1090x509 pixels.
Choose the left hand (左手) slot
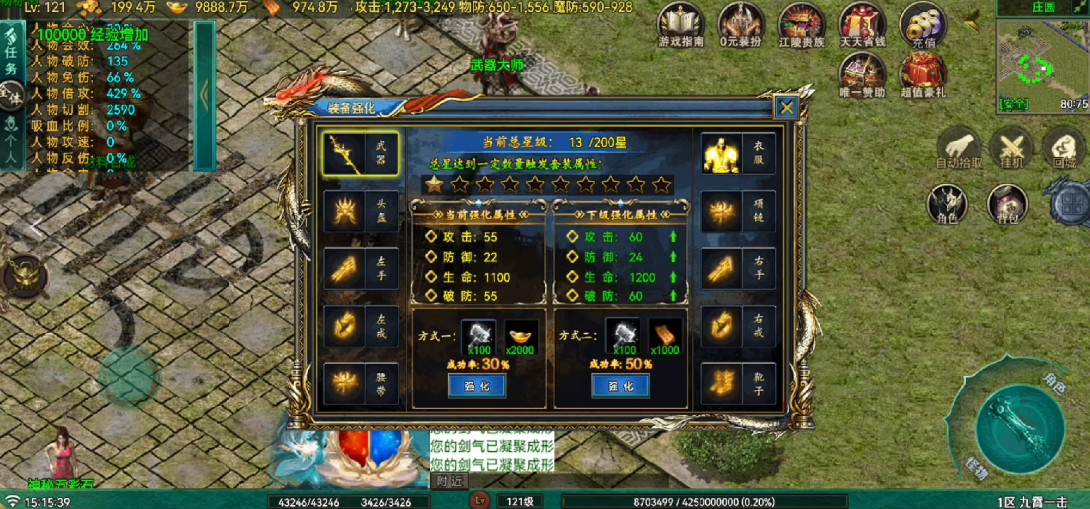361,268
